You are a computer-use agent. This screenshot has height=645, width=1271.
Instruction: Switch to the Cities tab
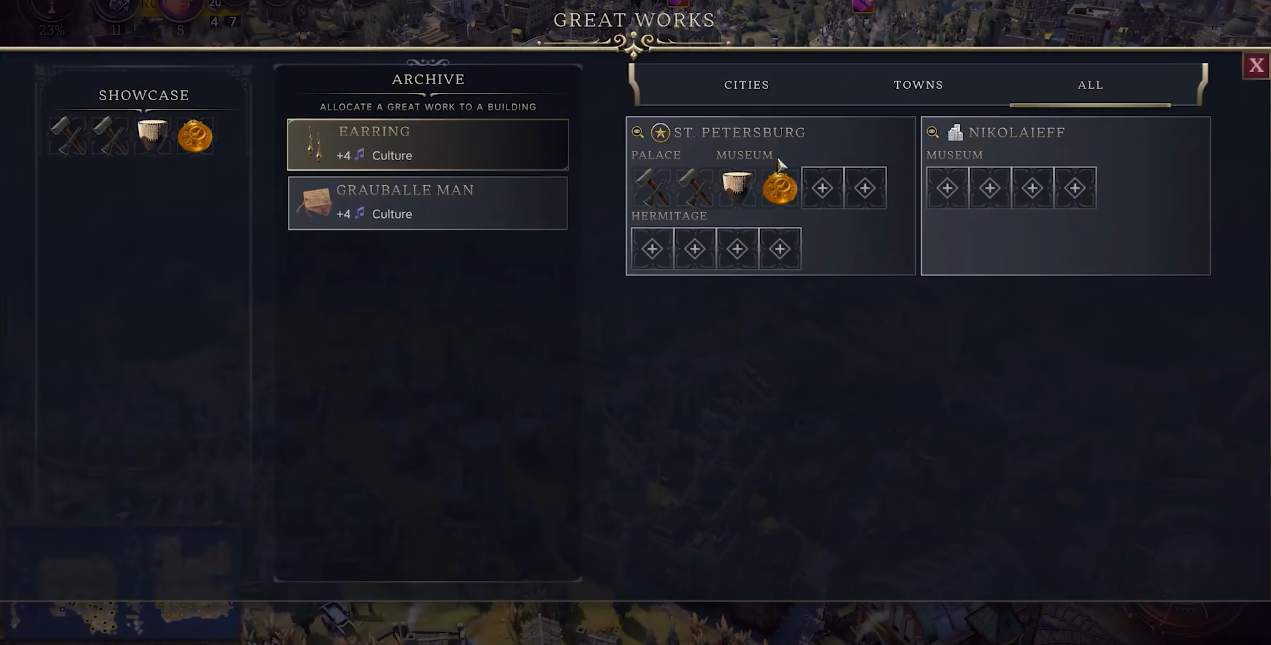coord(747,85)
